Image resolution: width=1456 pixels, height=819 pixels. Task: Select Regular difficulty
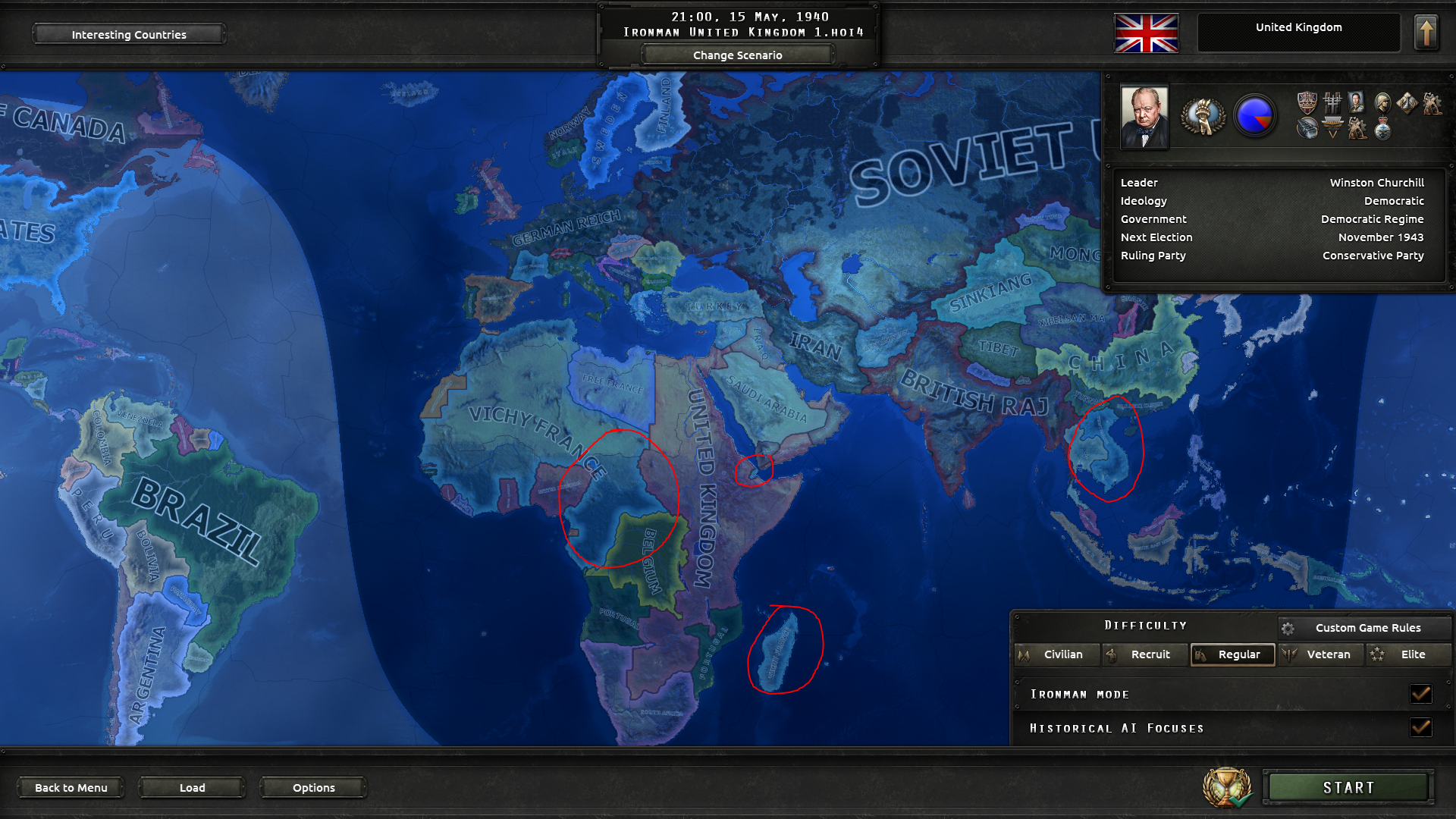pyautogui.click(x=1232, y=654)
